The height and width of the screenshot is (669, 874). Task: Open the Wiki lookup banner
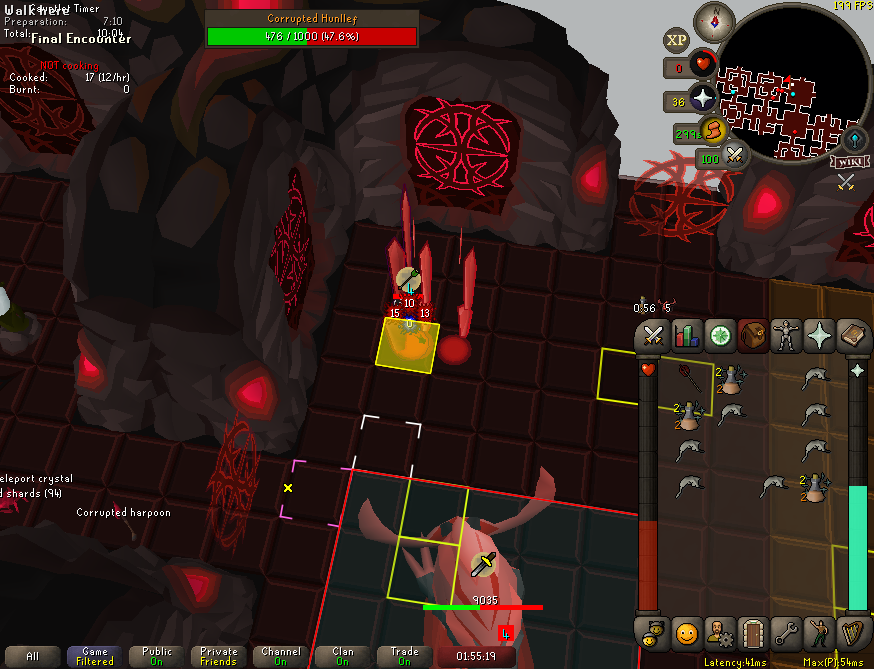click(848, 162)
